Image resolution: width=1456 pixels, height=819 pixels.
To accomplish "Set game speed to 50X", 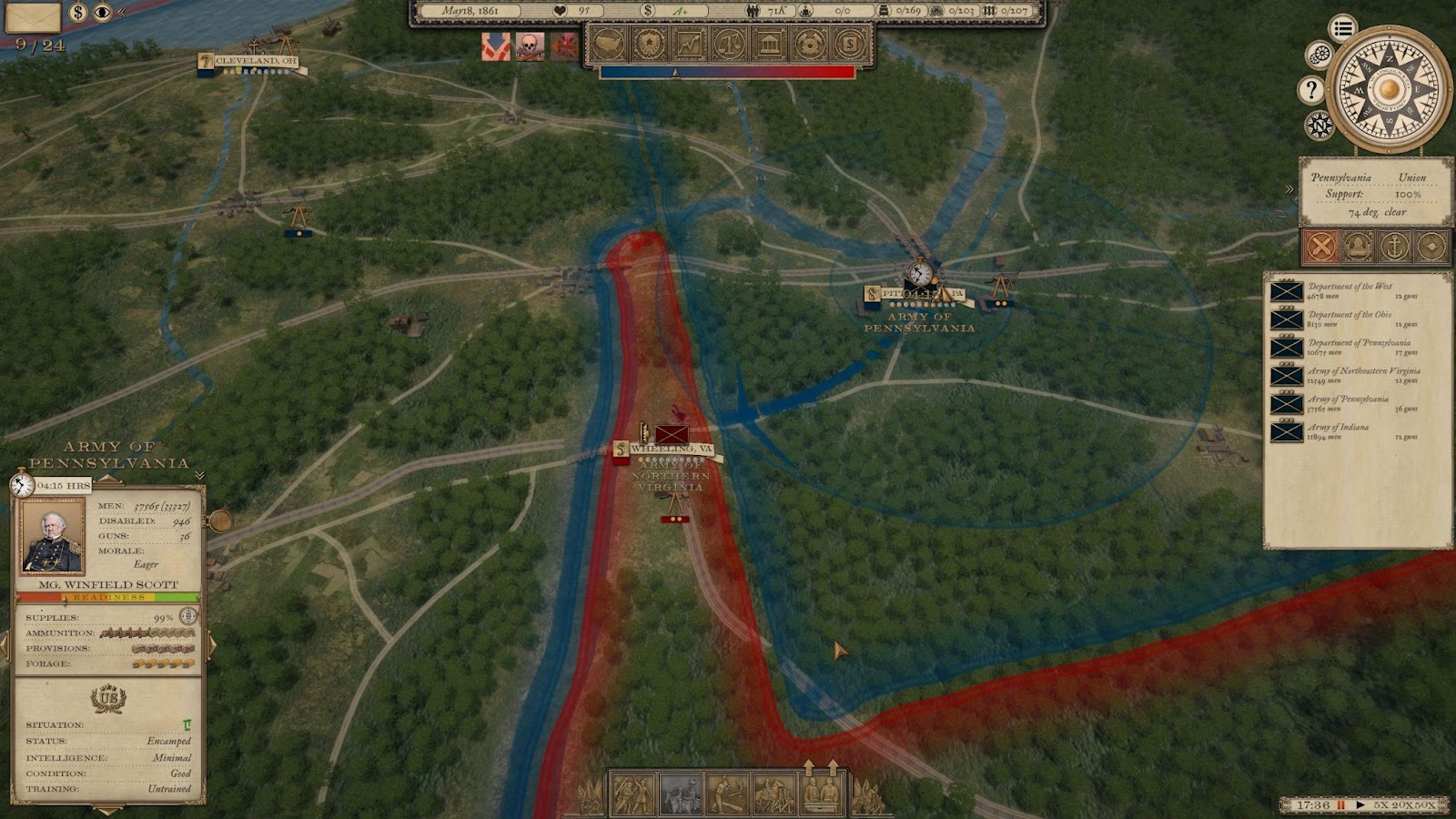I will click(x=1425, y=805).
